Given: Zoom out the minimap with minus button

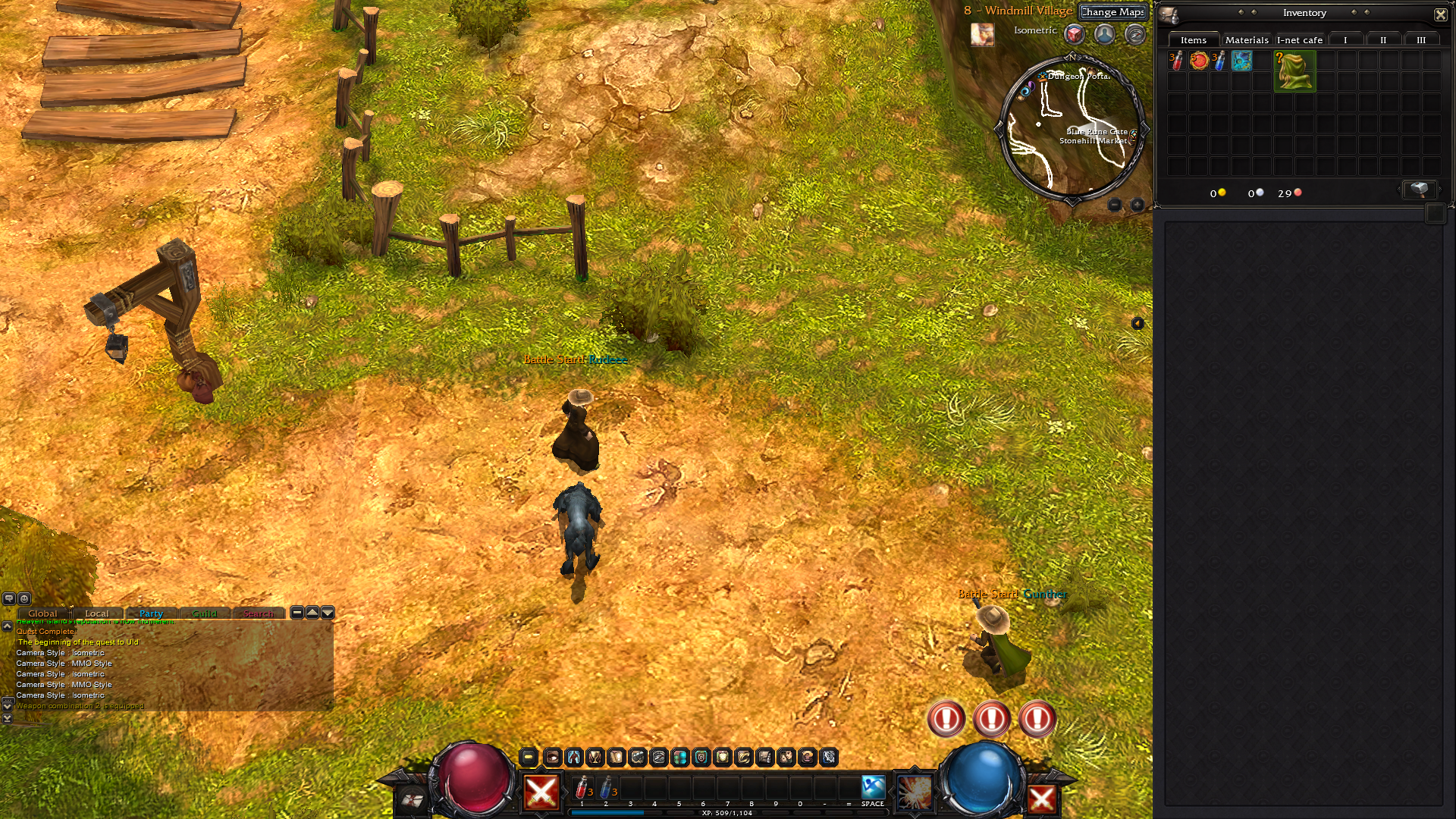Looking at the screenshot, I should (x=1114, y=205).
